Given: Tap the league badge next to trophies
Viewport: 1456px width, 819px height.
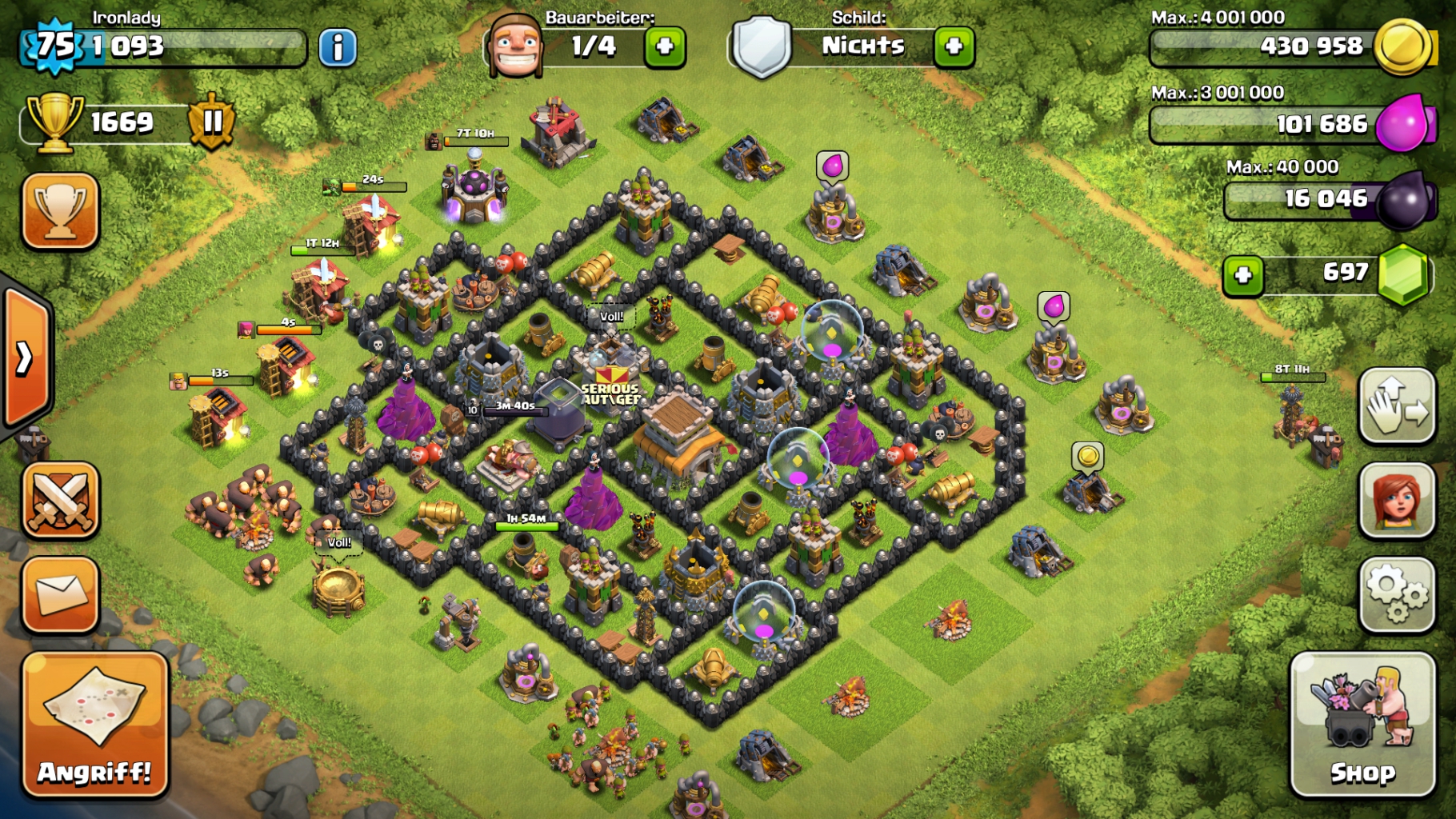Looking at the screenshot, I should click(212, 122).
